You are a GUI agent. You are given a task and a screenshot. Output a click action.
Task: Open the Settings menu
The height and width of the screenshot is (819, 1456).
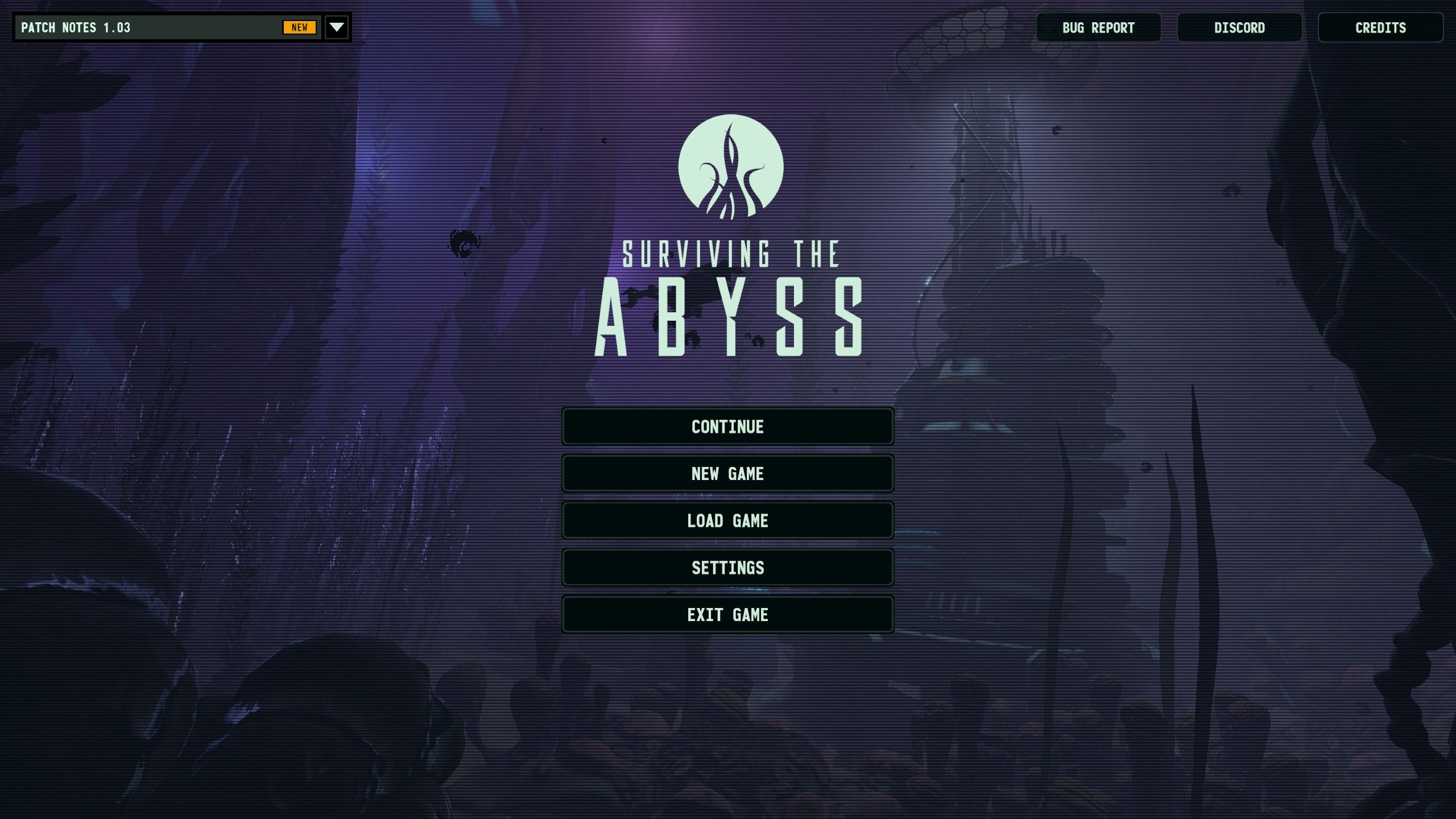coord(727,568)
